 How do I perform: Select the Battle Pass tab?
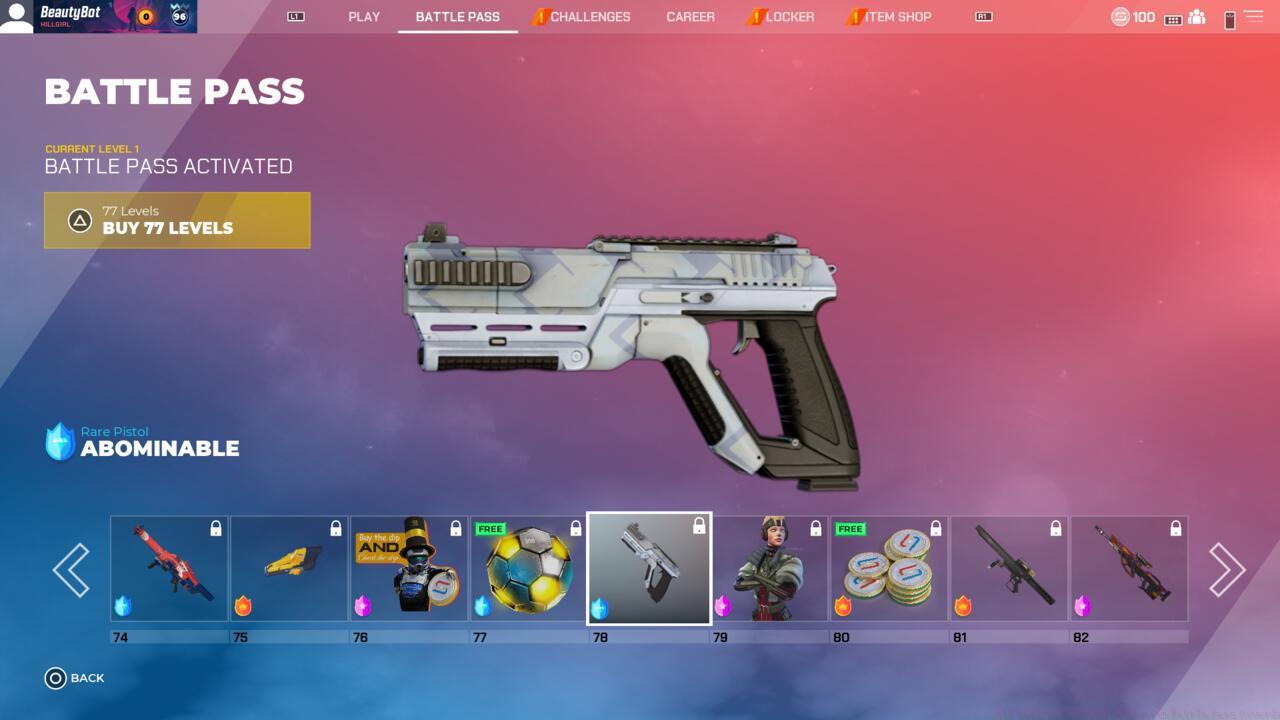457,17
